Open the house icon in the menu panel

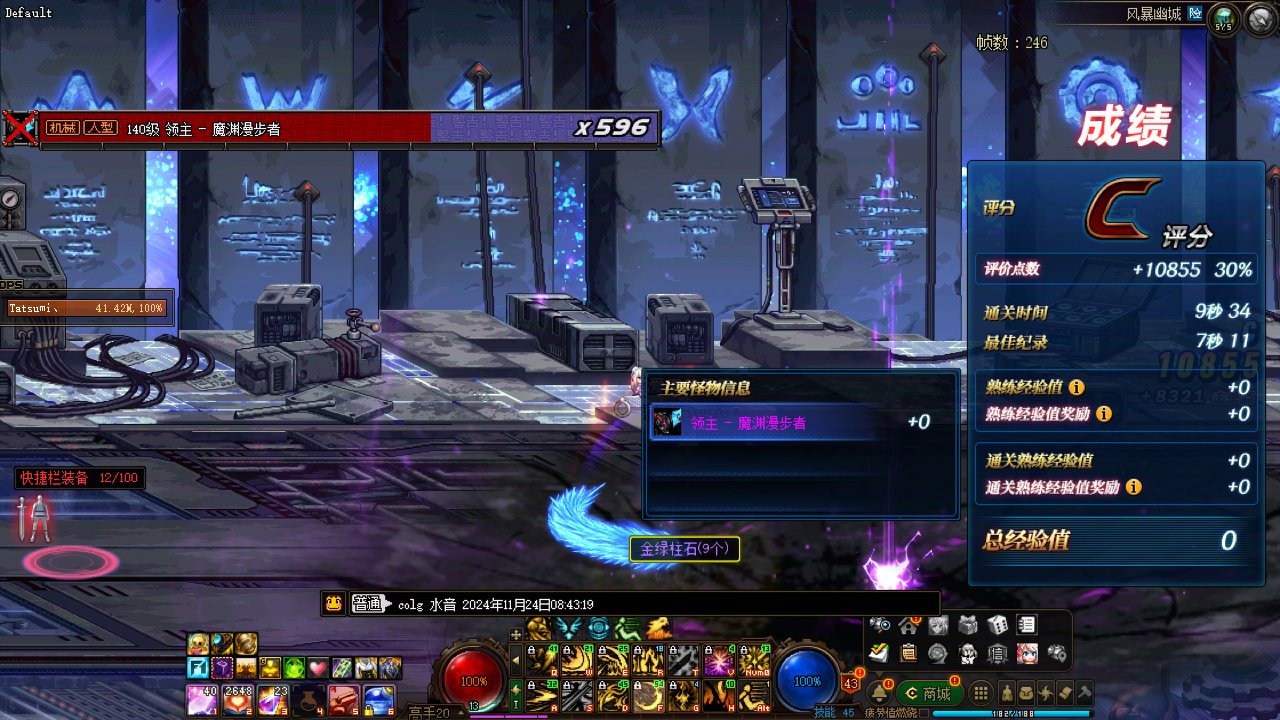908,625
